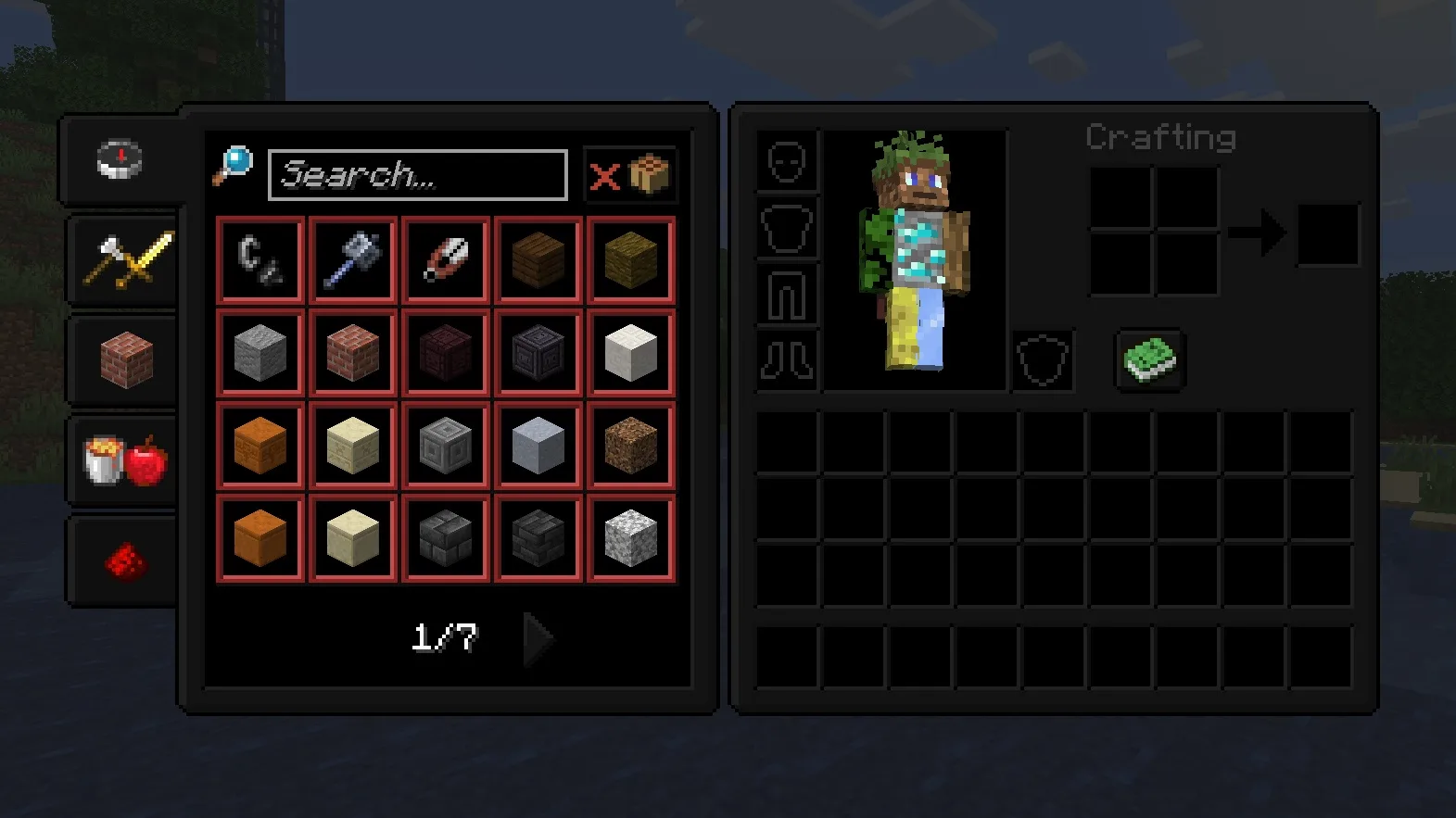Select the bricks block item
Viewport: 1456px width, 818px height.
click(352, 352)
